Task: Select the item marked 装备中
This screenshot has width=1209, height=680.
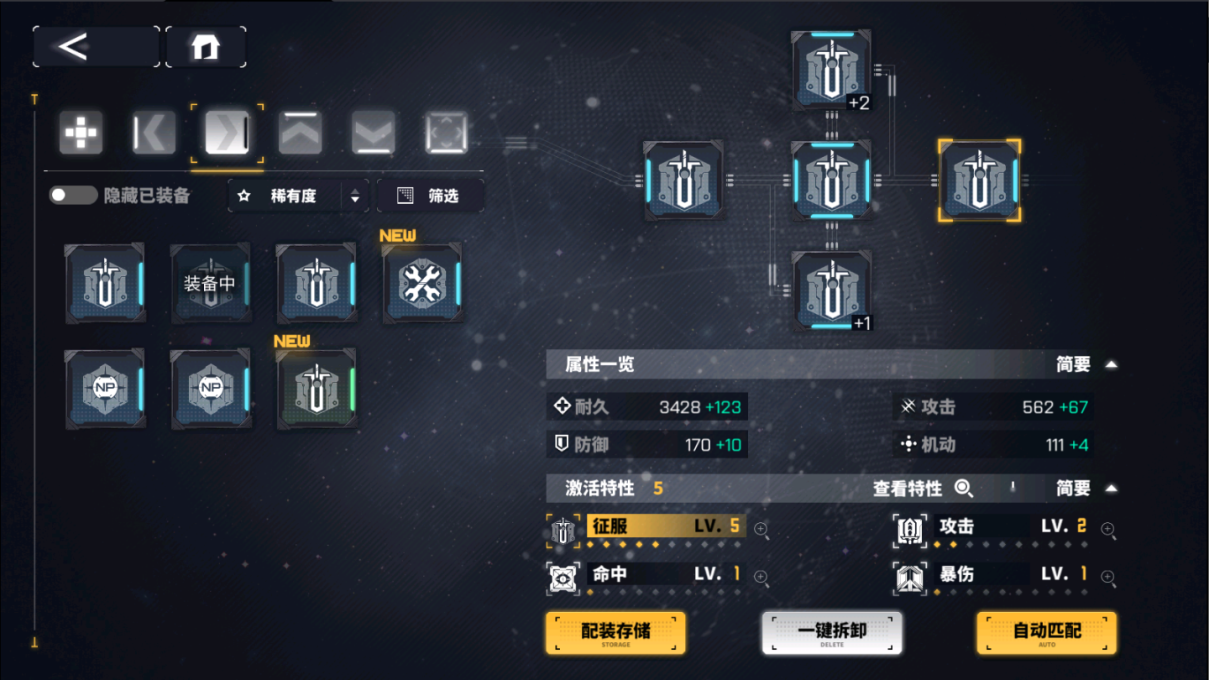Action: coord(210,284)
